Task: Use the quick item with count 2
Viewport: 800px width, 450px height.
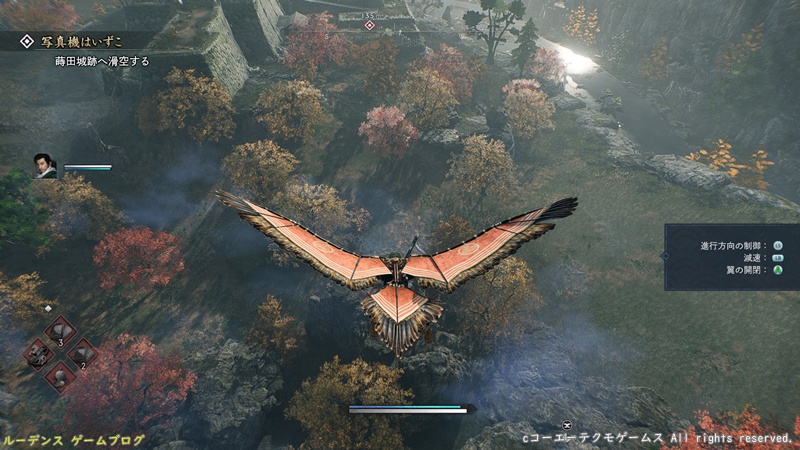Action: tap(81, 354)
